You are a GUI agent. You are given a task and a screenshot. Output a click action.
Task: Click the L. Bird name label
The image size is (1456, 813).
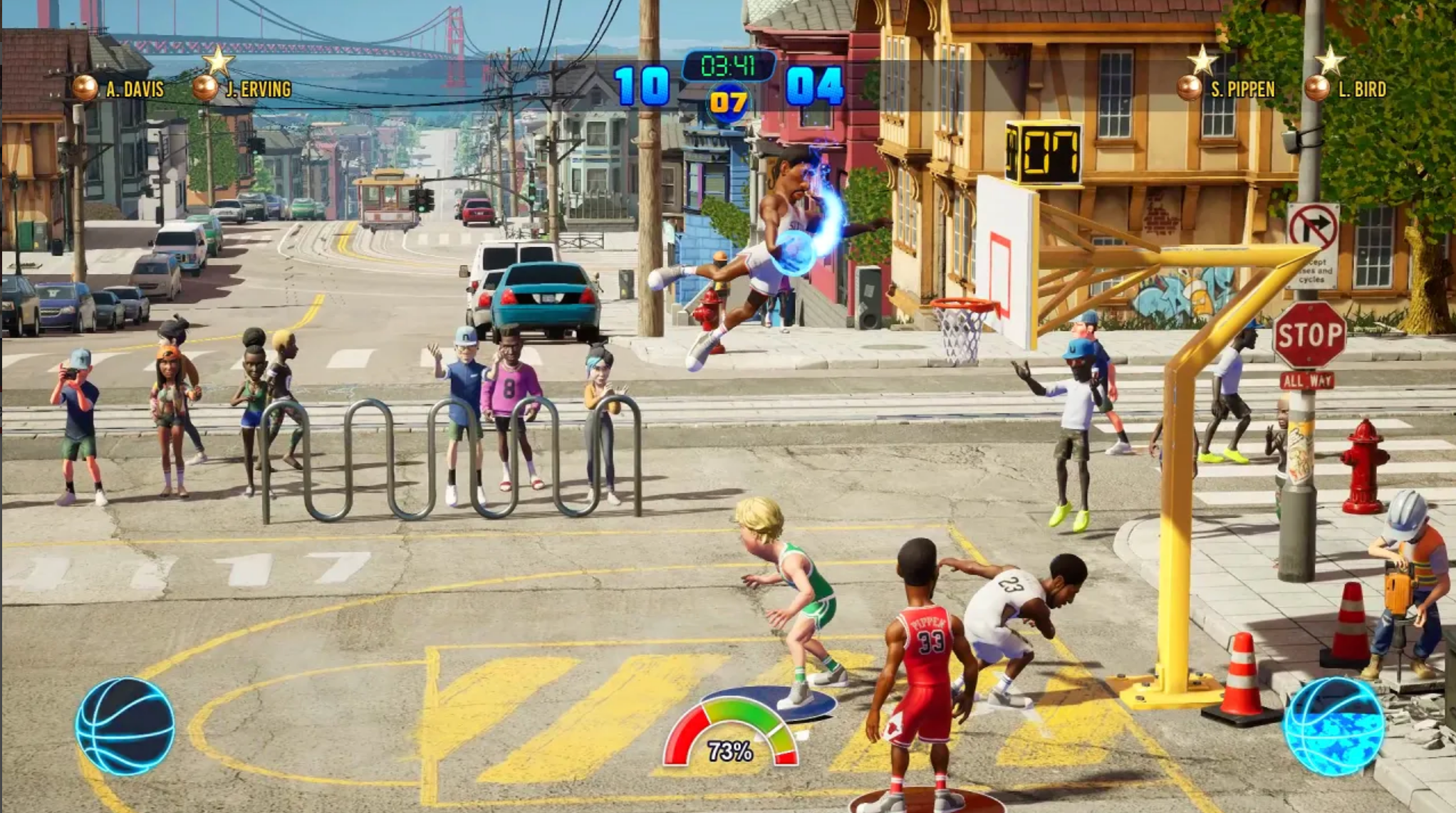pos(1362,89)
